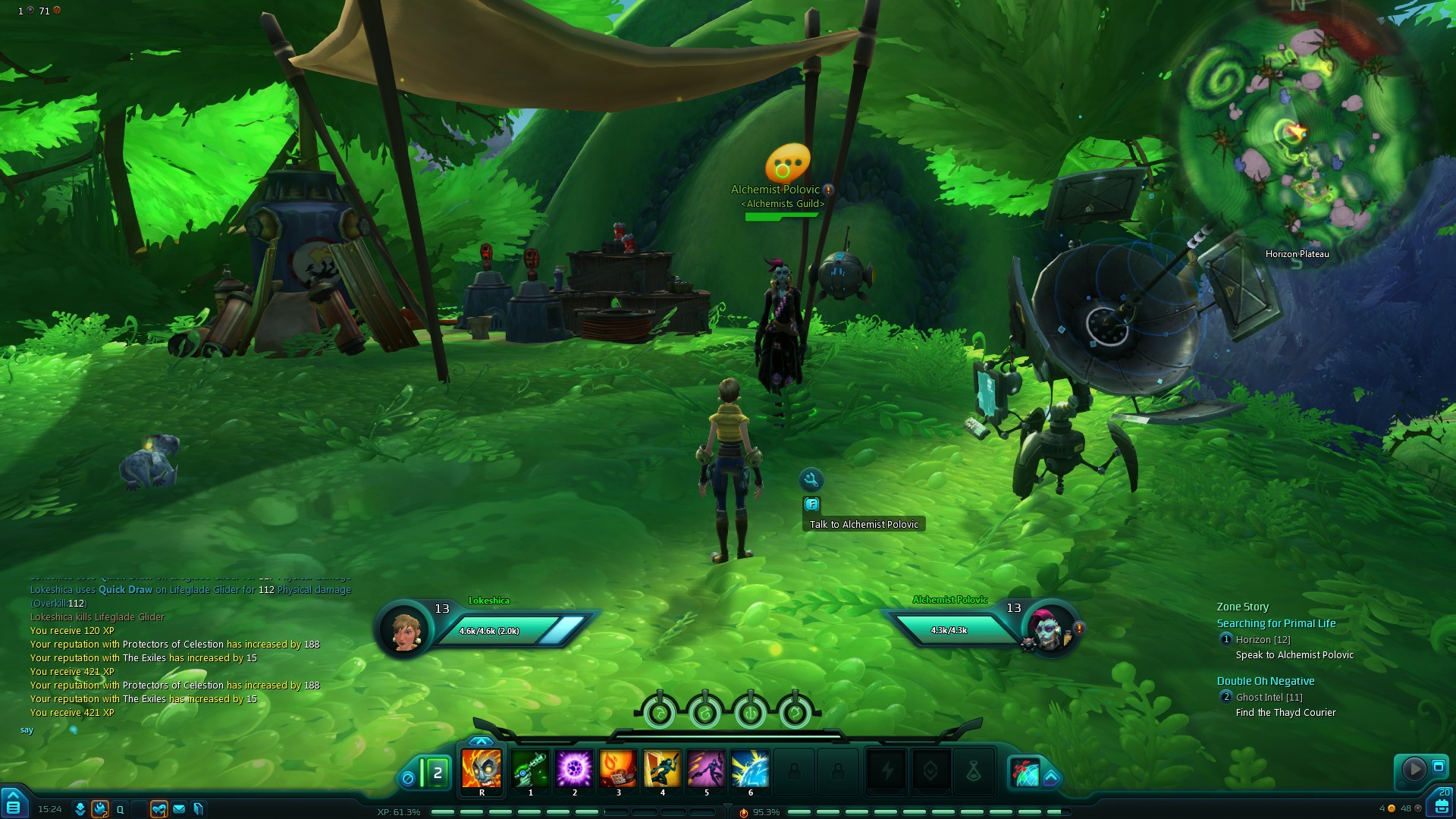
Task: Click the Lokeshica player portrait
Action: (x=405, y=629)
